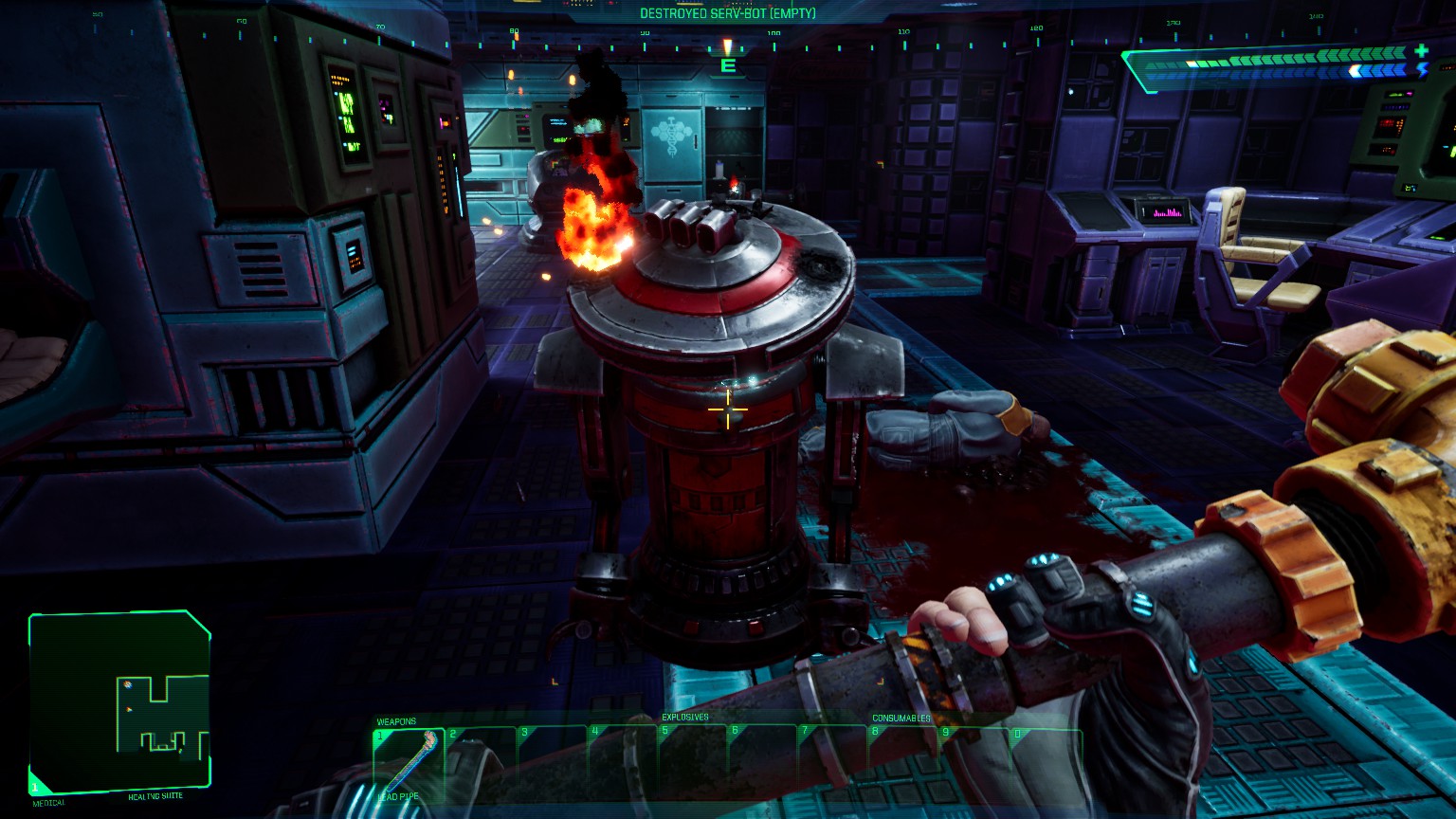Open the Medical level minimap
This screenshot has height=819, width=1456.
[x=119, y=702]
